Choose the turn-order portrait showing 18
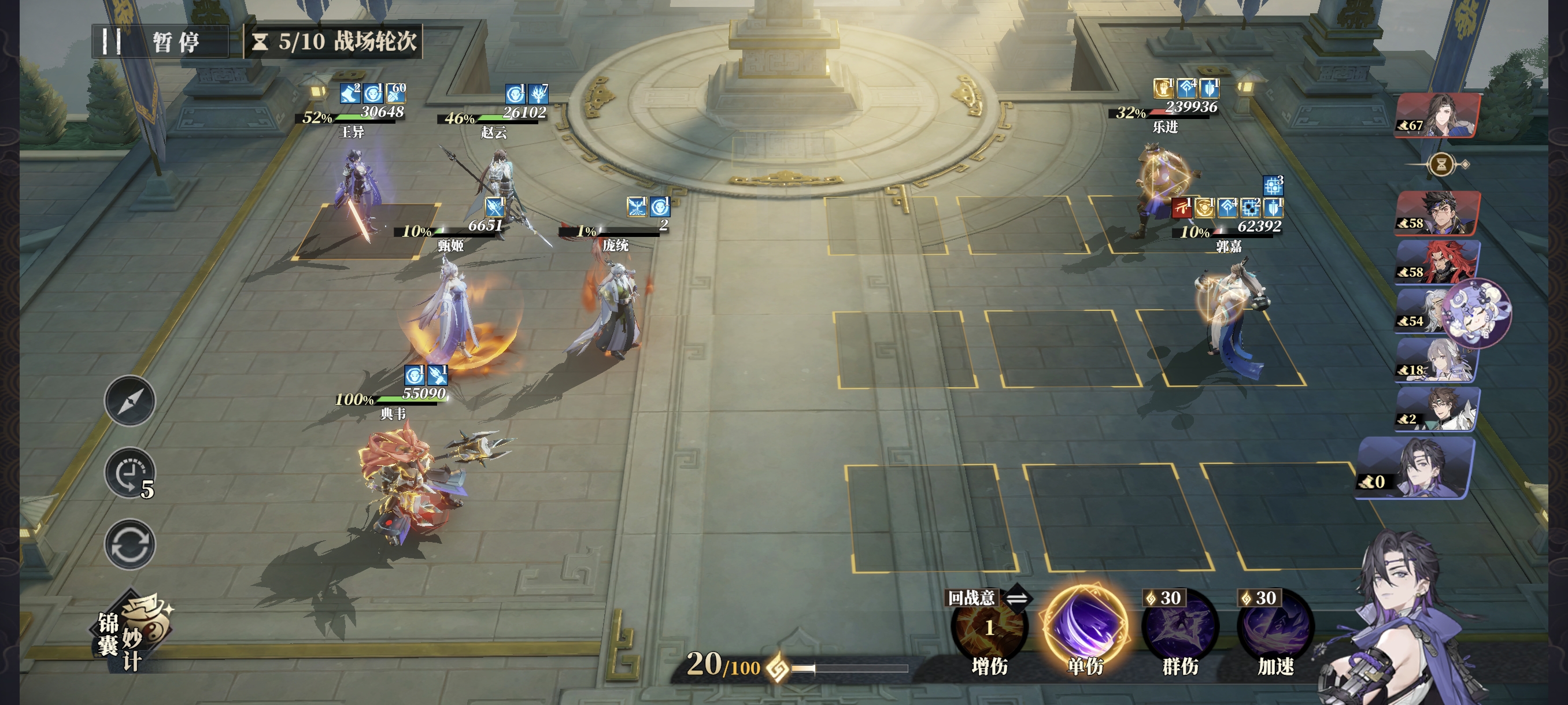This screenshot has width=1568, height=705. pyautogui.click(x=1438, y=361)
